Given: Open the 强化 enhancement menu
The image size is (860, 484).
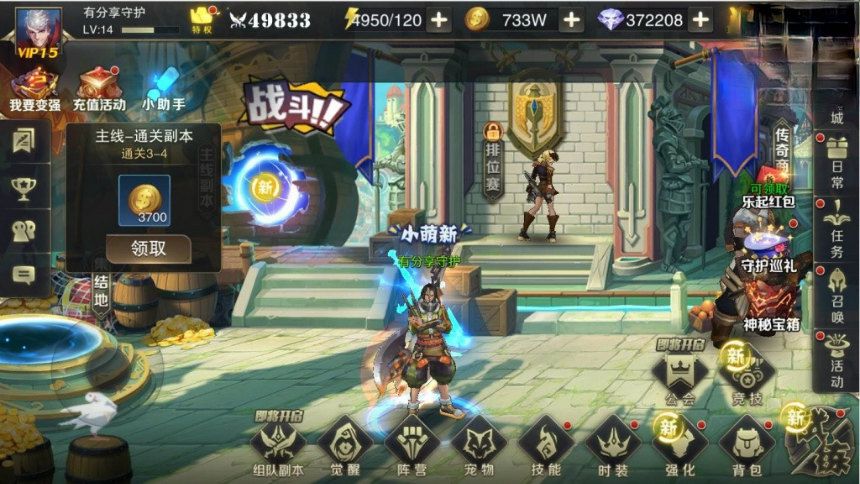Looking at the screenshot, I should tap(680, 444).
